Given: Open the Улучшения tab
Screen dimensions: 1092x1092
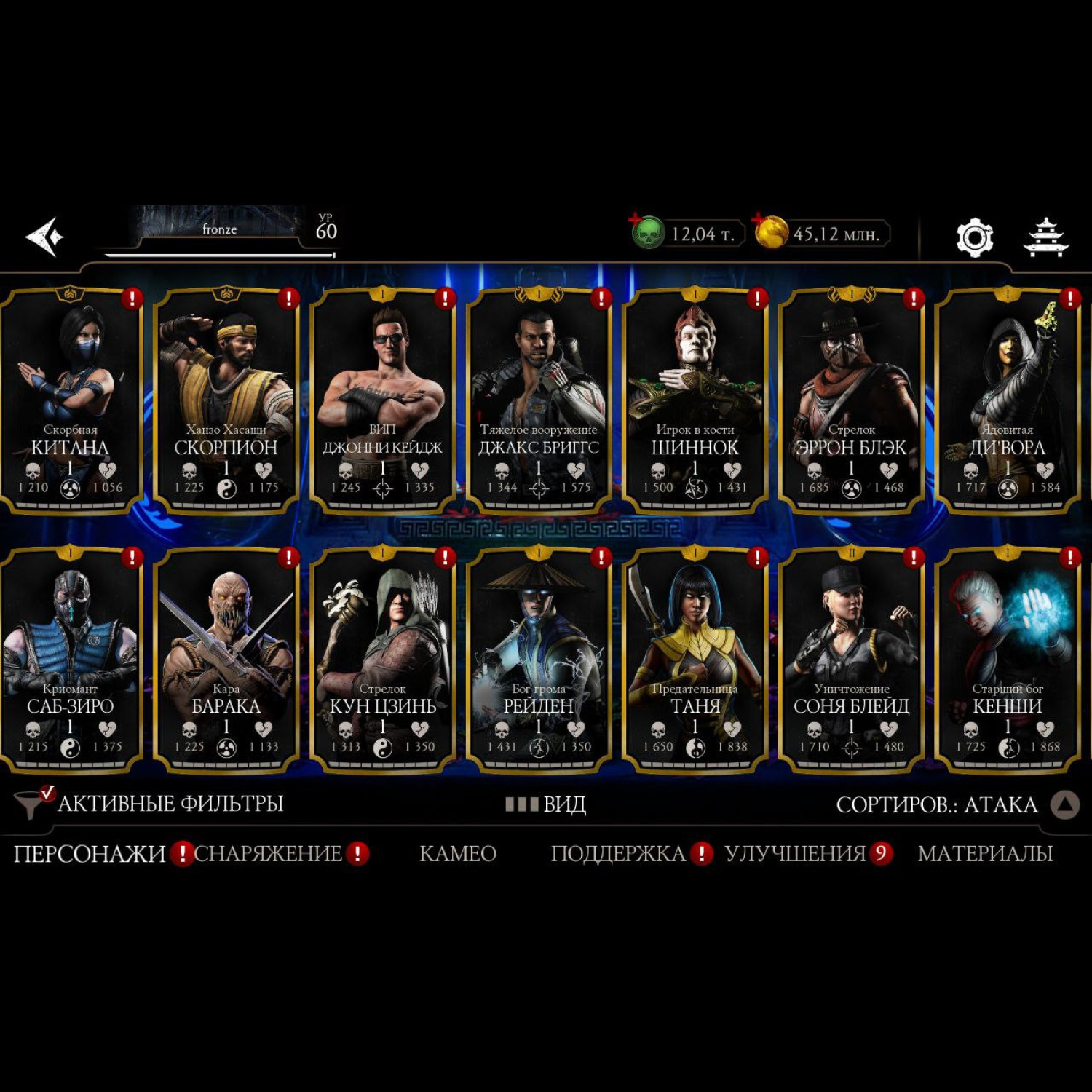Looking at the screenshot, I should (x=795, y=853).
